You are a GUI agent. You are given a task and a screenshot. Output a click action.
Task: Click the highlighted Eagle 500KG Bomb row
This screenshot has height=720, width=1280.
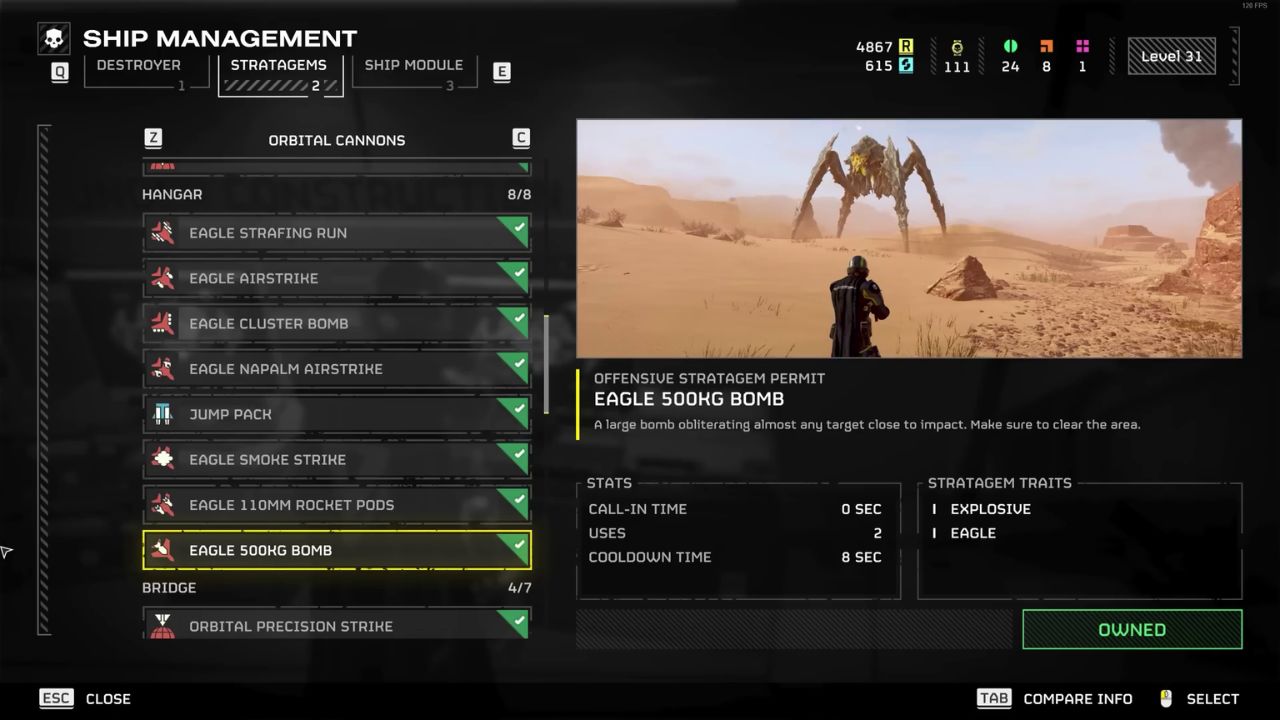pos(336,550)
